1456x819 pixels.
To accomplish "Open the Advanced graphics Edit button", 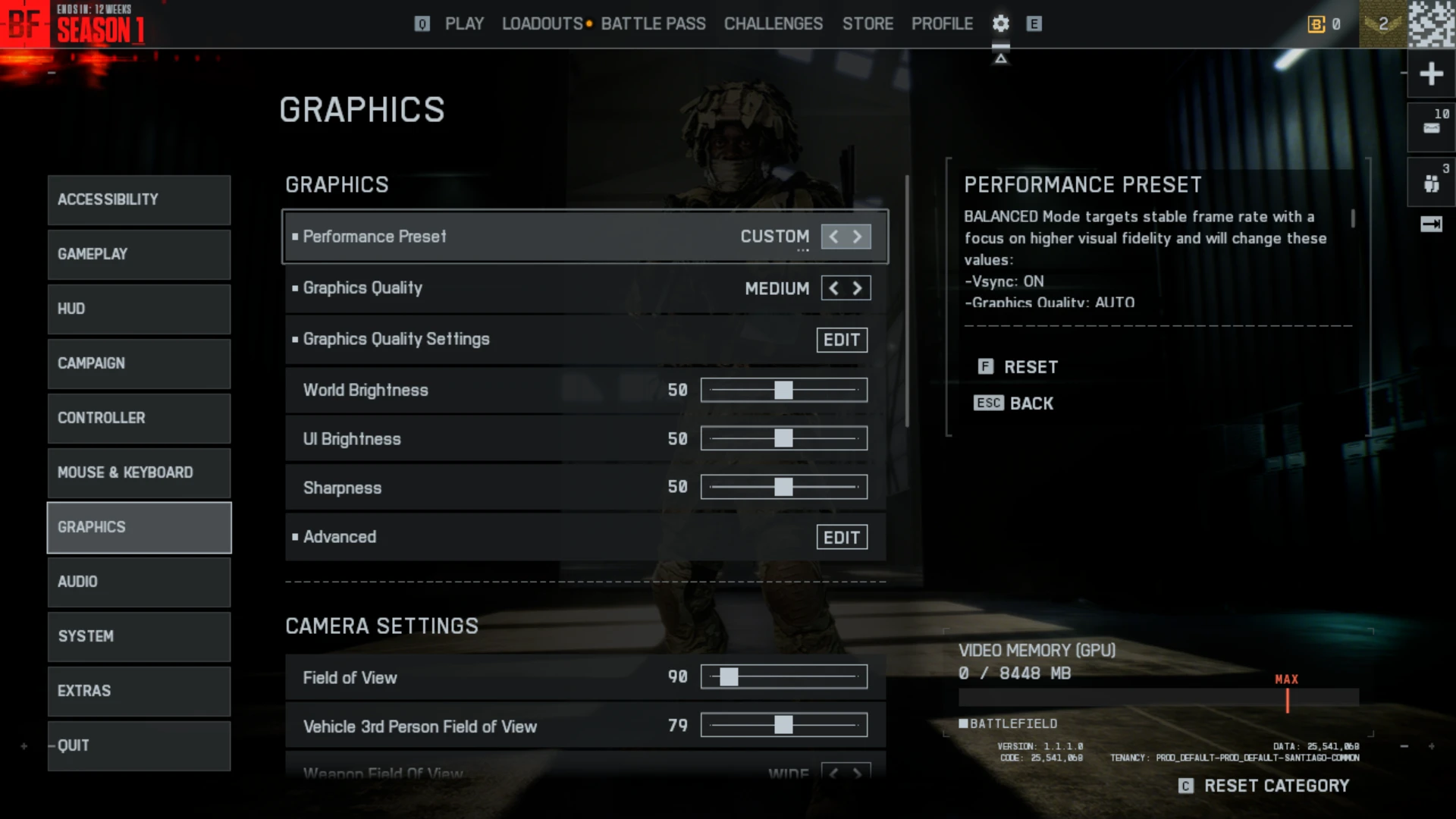I will 842,538.
